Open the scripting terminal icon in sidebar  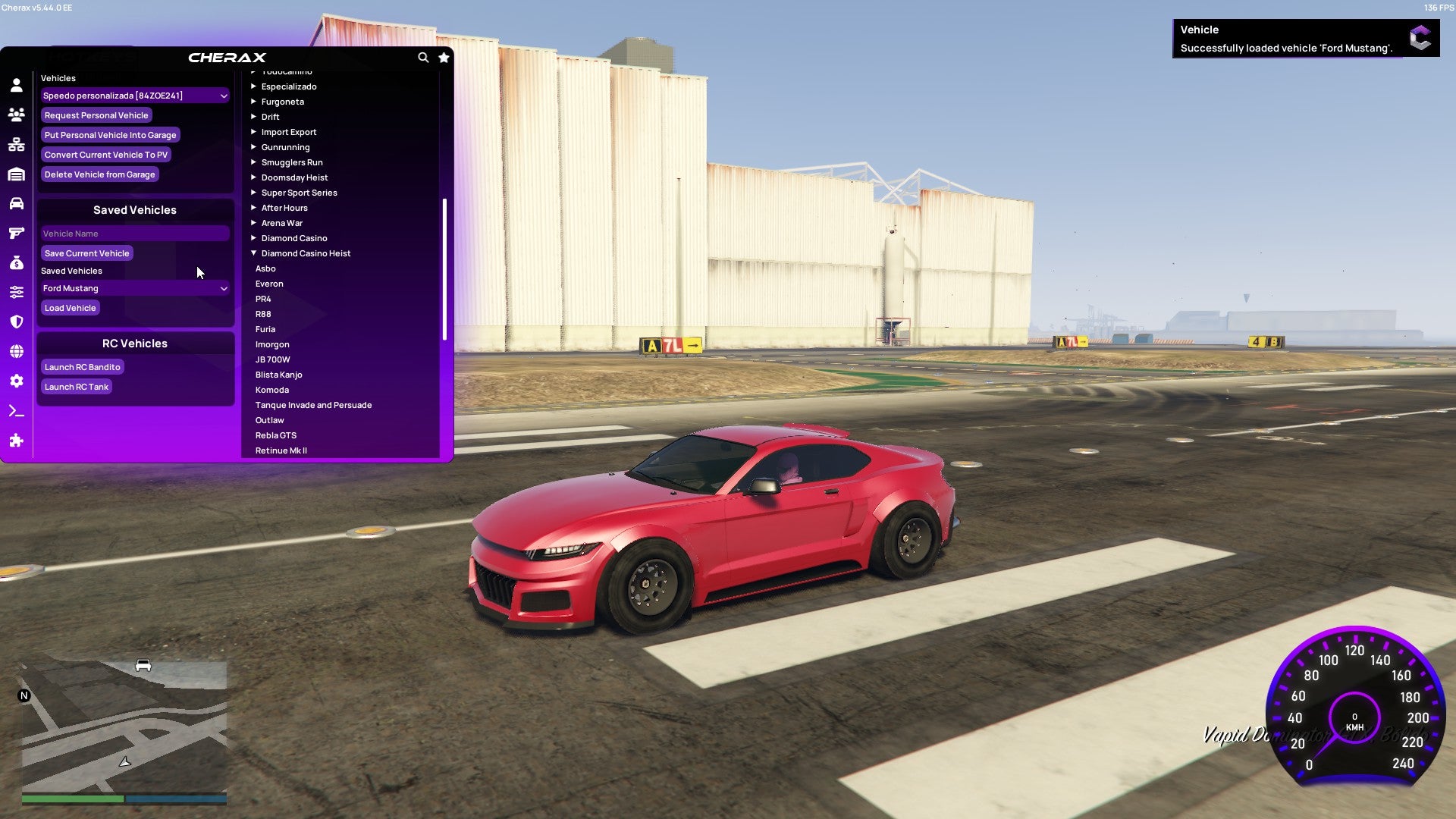coord(16,411)
